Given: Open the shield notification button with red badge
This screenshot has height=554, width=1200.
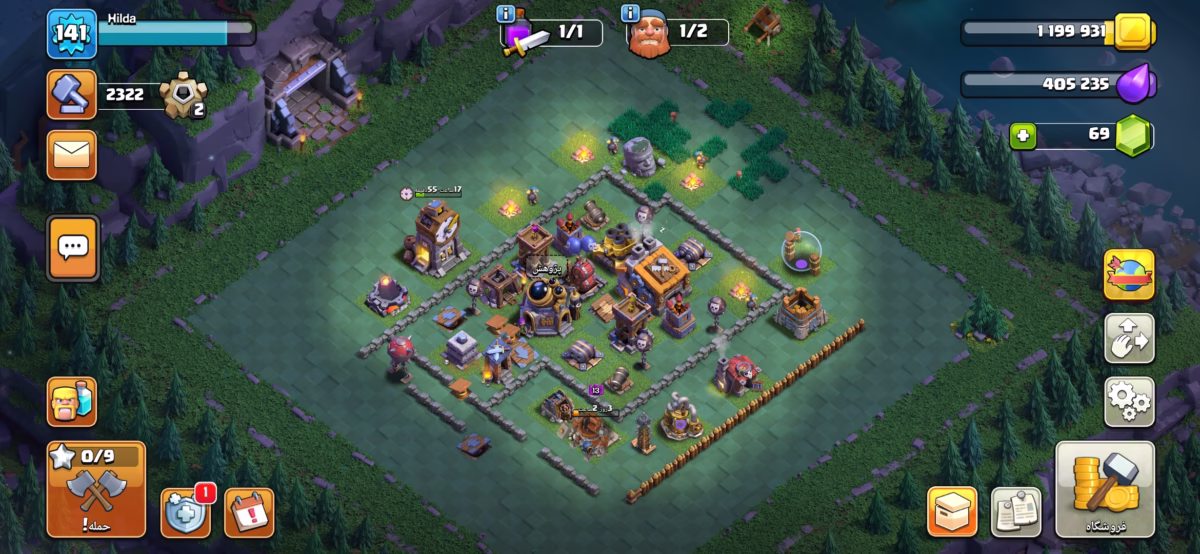Looking at the screenshot, I should point(185,513).
